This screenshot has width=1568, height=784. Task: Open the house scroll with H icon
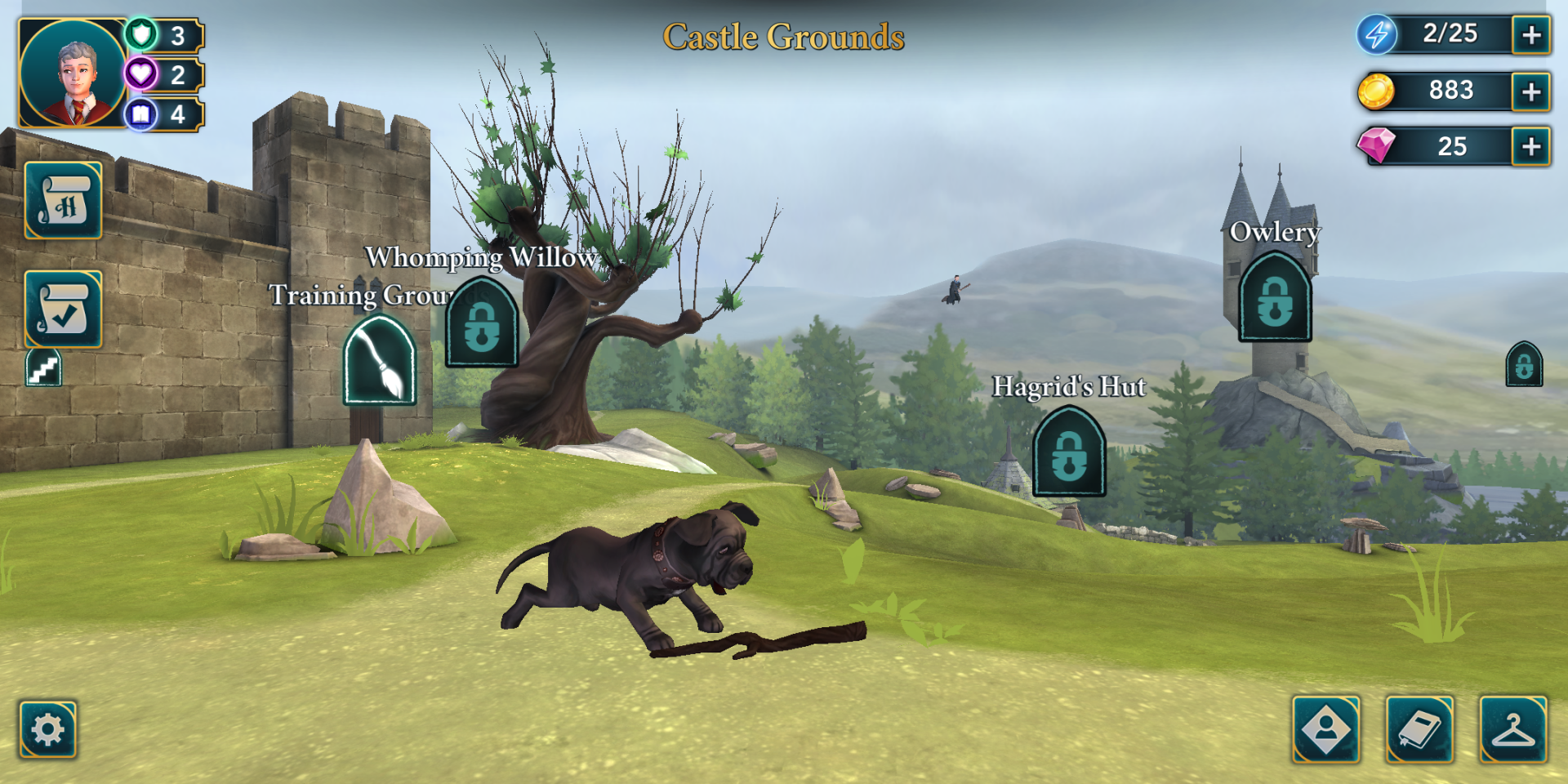(64, 201)
